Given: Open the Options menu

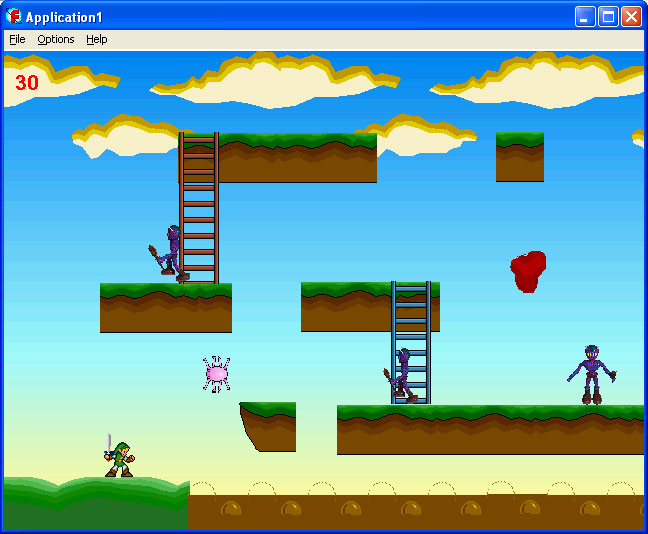Looking at the screenshot, I should pos(56,40).
